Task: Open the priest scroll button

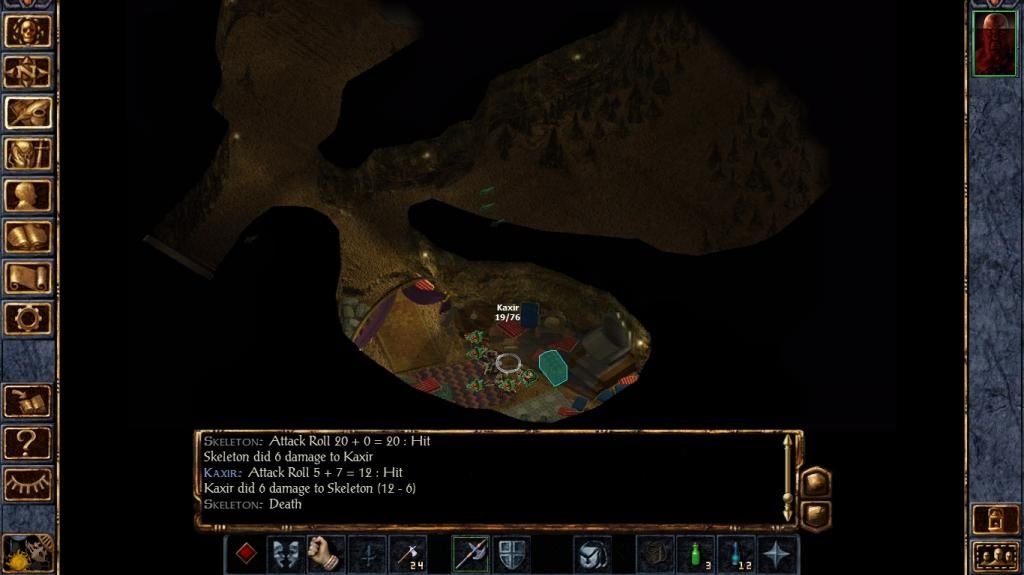Action: coord(28,278)
